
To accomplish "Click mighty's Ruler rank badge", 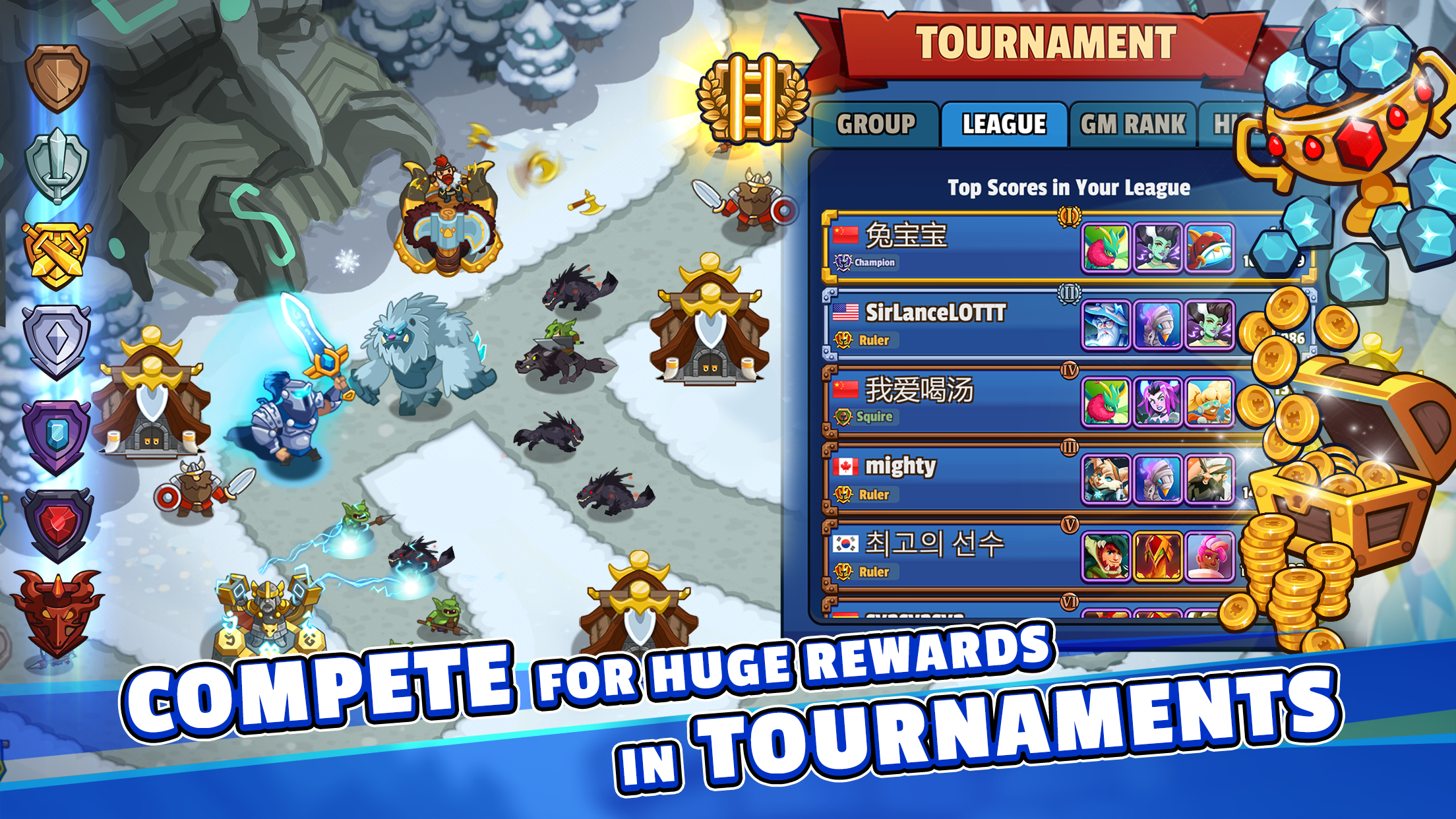I will coord(843,493).
